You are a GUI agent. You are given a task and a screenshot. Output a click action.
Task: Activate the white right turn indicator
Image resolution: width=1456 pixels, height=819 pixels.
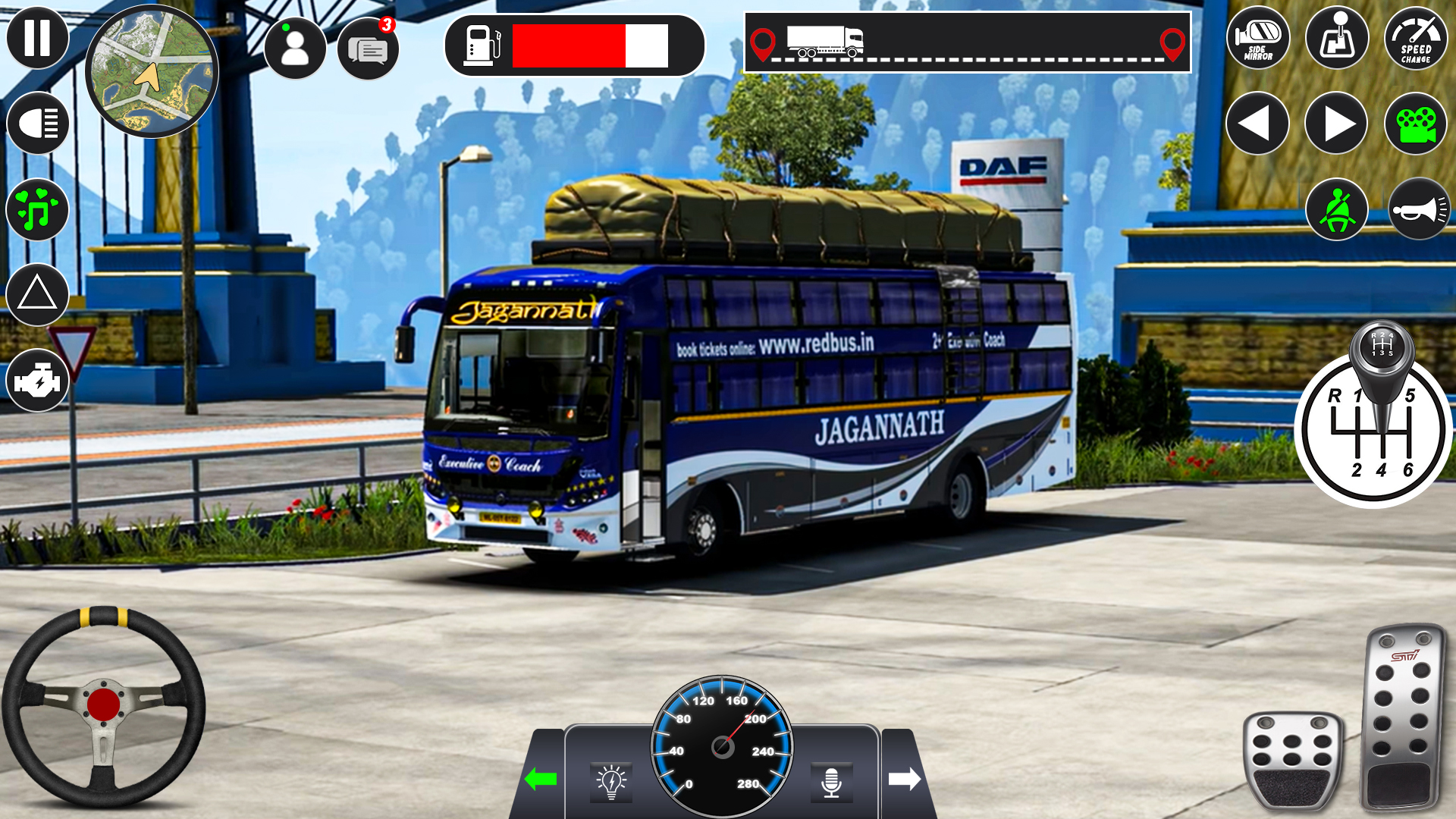904,779
